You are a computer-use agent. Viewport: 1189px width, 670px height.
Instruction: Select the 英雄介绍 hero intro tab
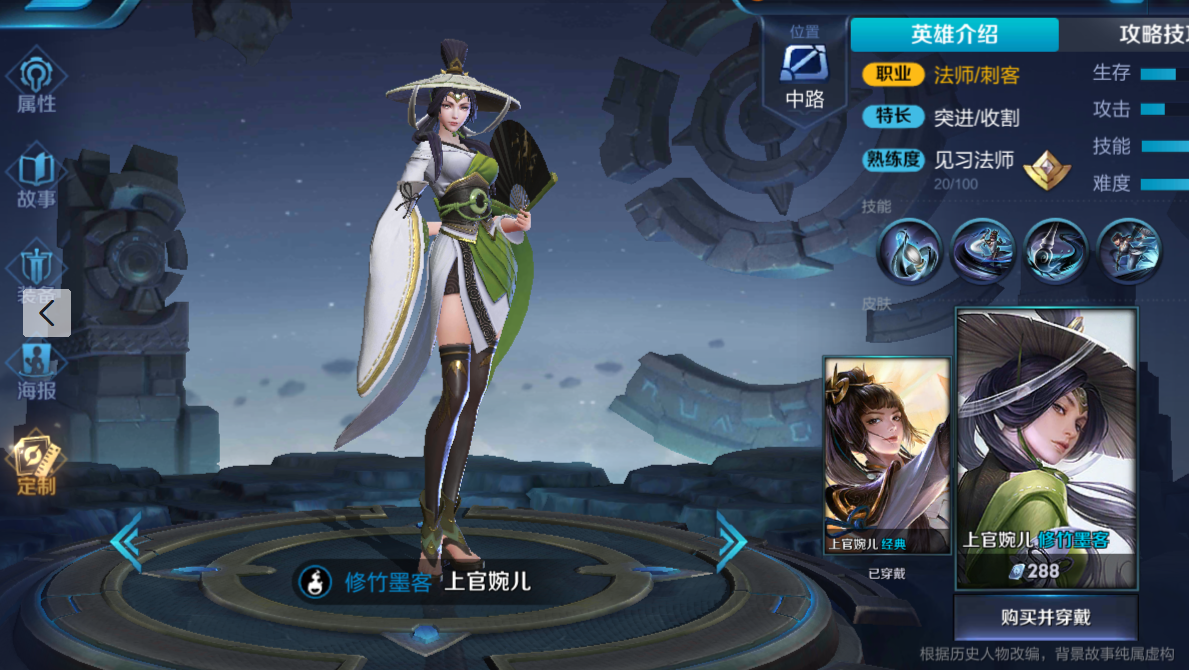(954, 34)
